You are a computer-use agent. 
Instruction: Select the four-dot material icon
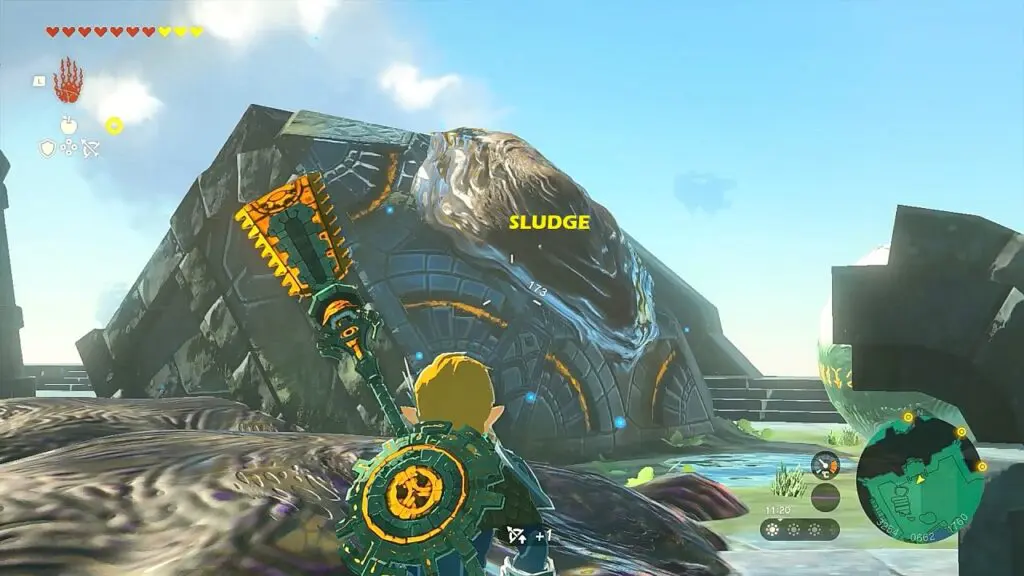(x=69, y=148)
